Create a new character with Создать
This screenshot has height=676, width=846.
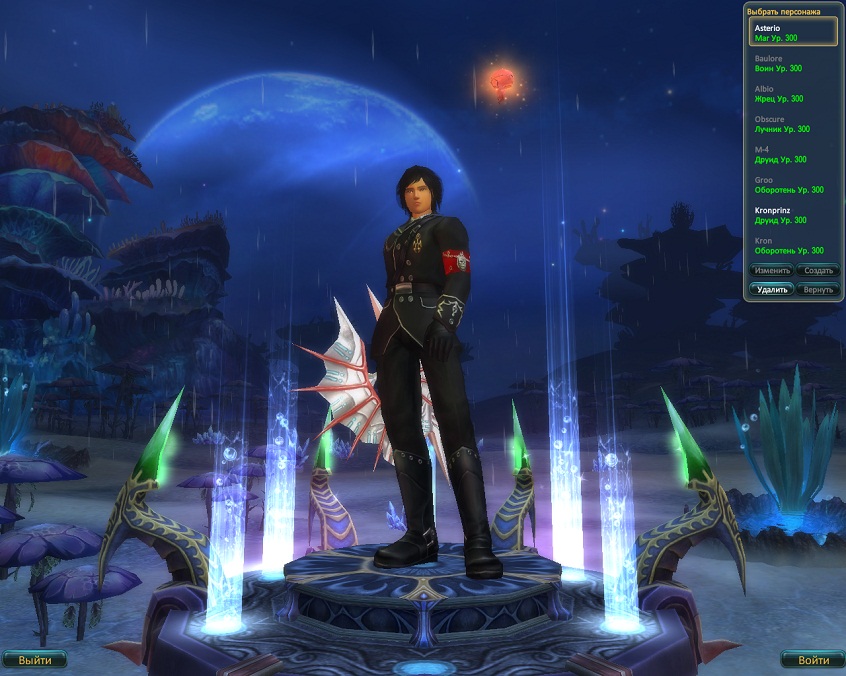pyautogui.click(x=818, y=271)
